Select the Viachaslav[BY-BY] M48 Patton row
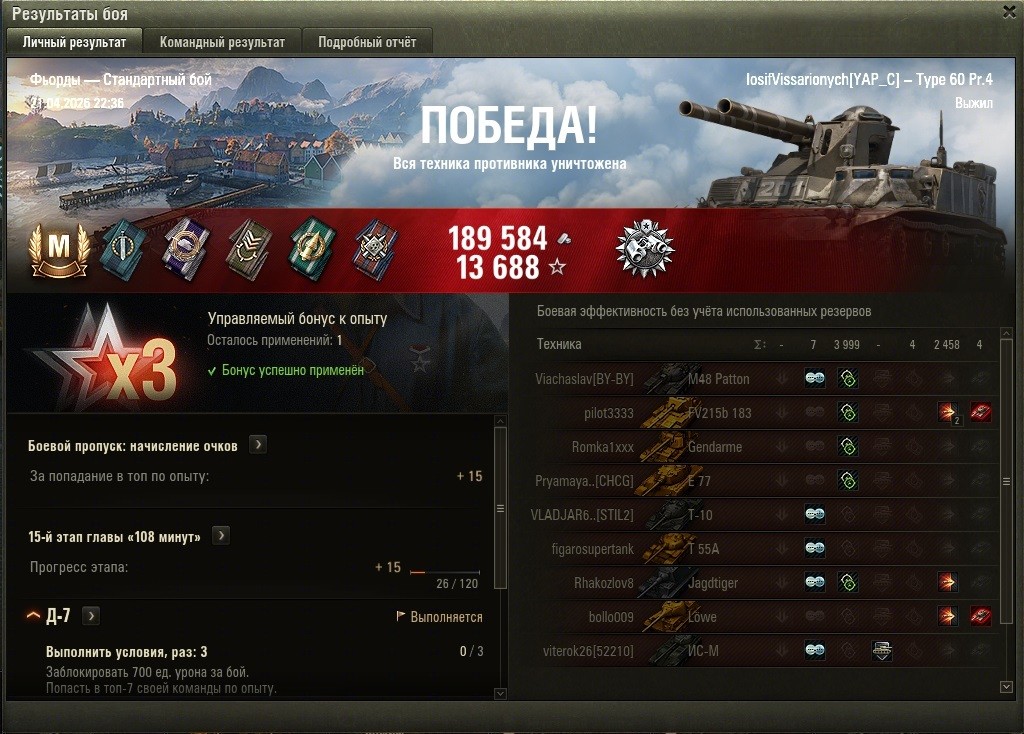1024x734 pixels. click(760, 379)
